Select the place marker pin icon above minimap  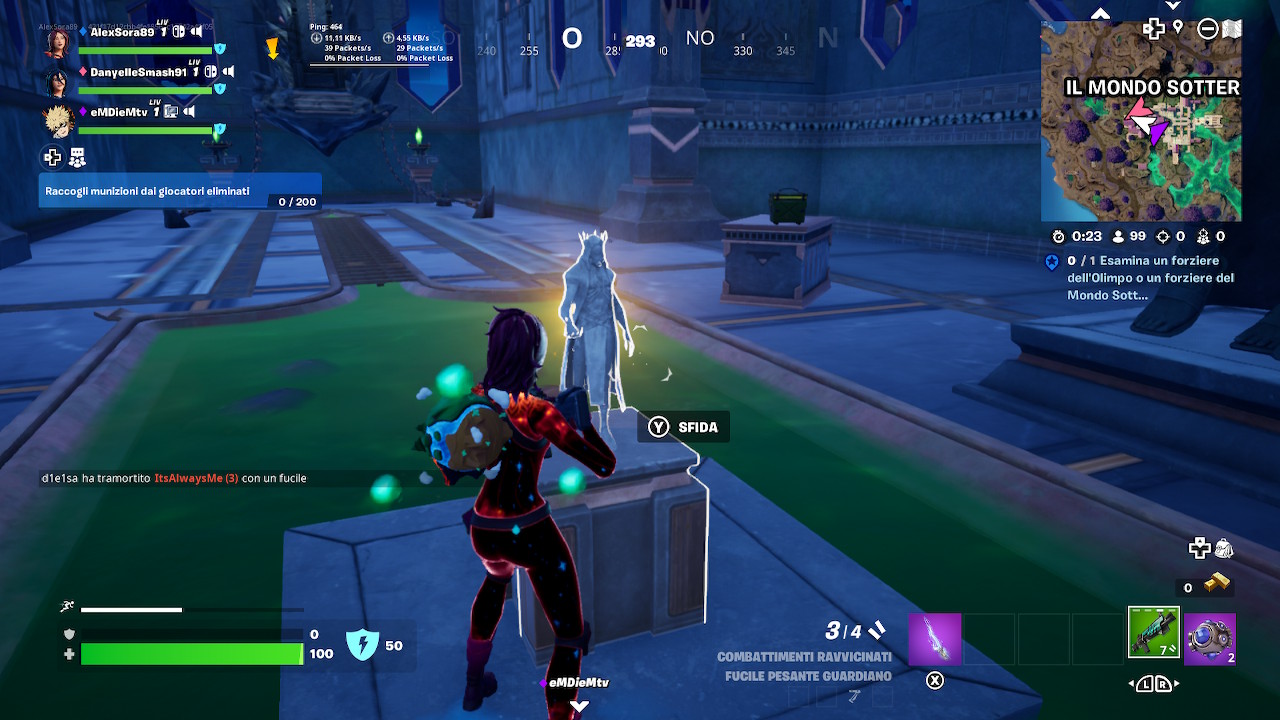coord(1178,27)
